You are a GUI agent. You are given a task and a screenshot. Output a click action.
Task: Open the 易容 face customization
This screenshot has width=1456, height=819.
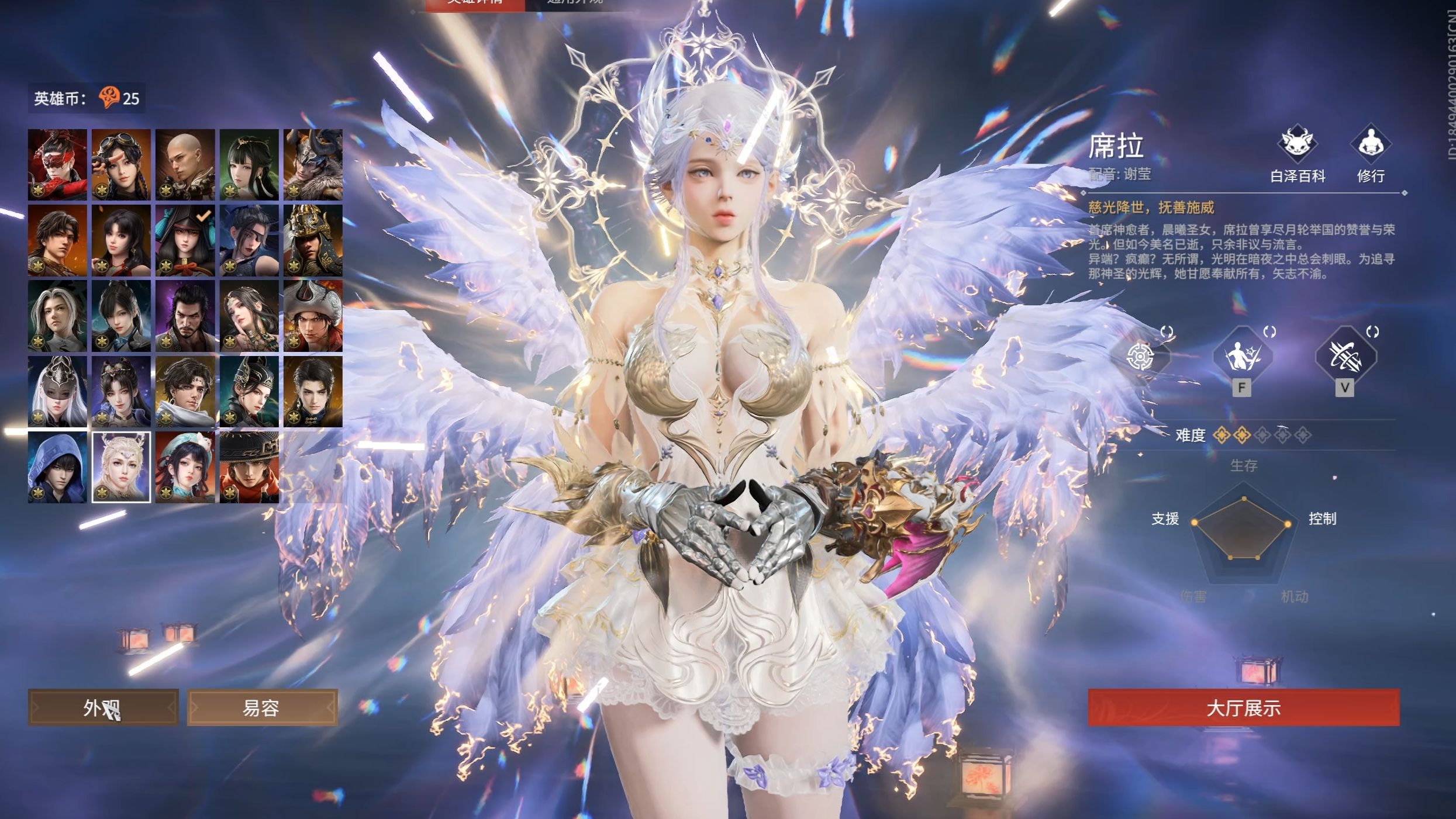click(x=261, y=708)
